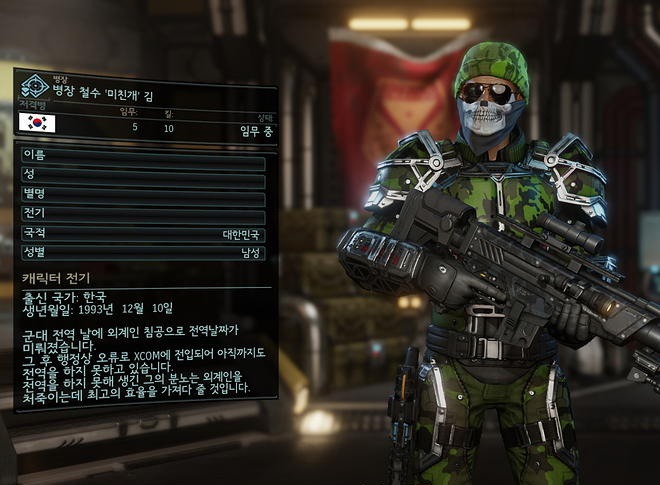Change the 국적 nationality set to 대한민국

(x=142, y=233)
